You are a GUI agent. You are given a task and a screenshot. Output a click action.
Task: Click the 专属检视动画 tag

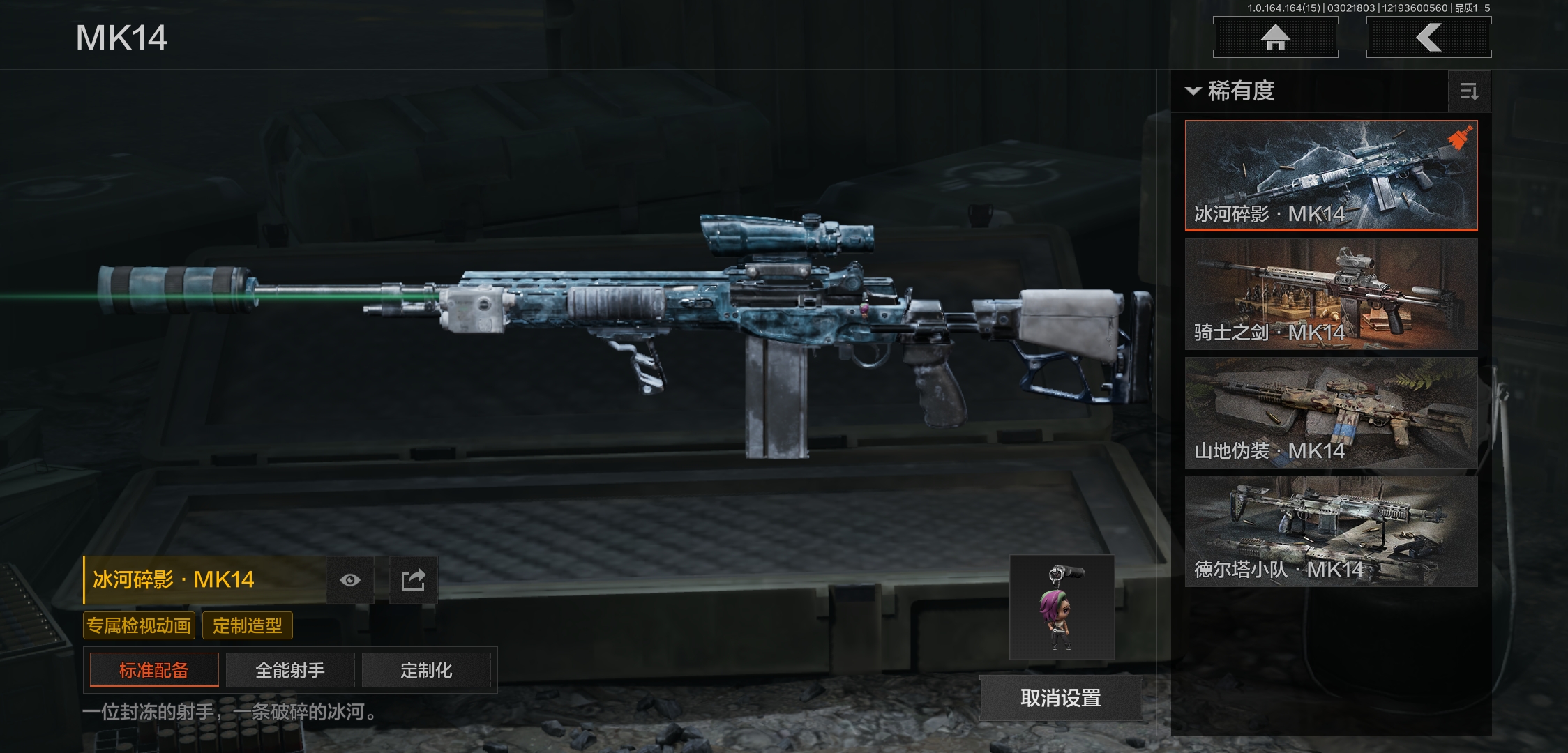(x=140, y=625)
